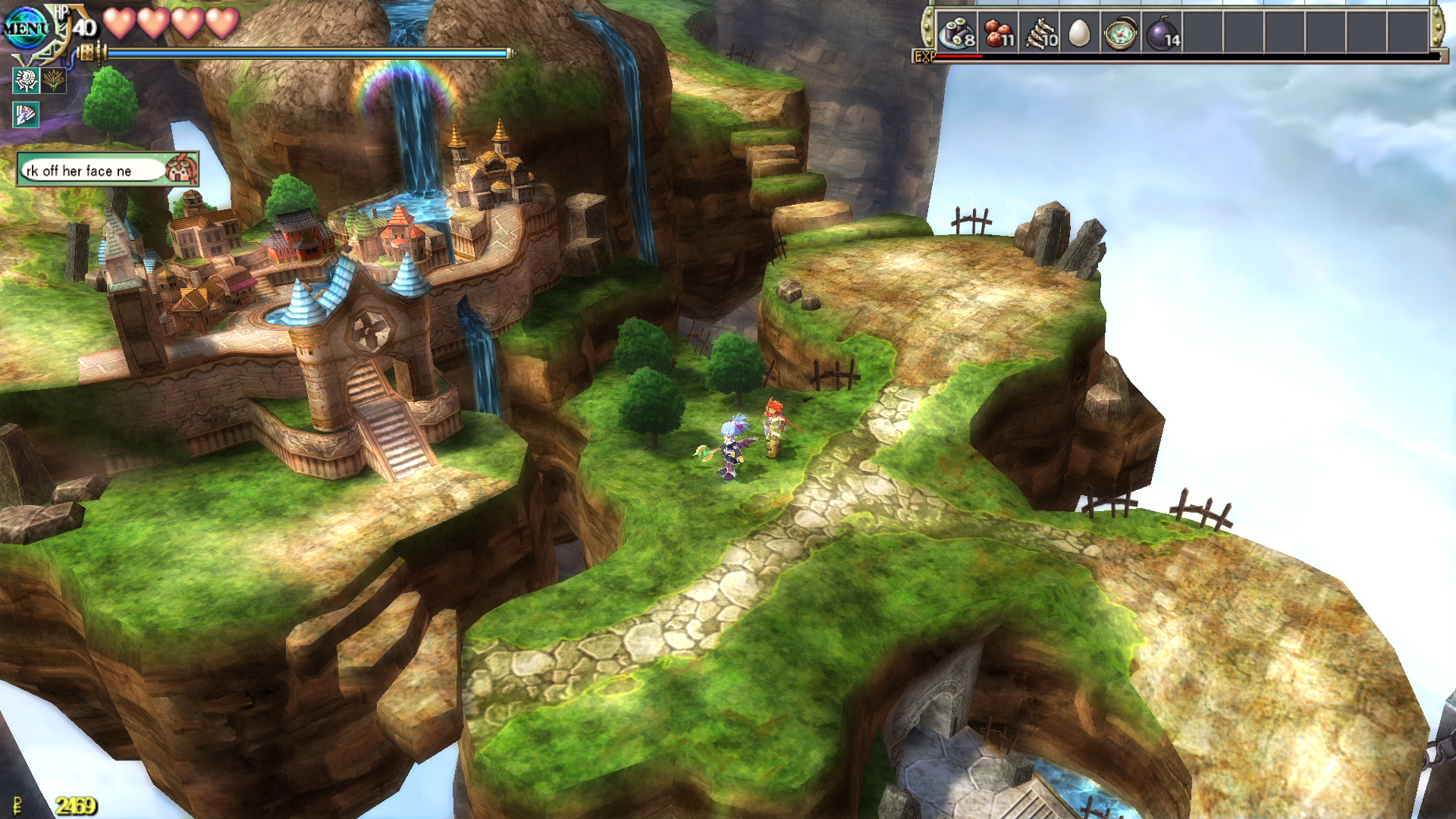This screenshot has height=819, width=1456.
Task: Pick the white egg item slot
Action: pyautogui.click(x=1079, y=33)
